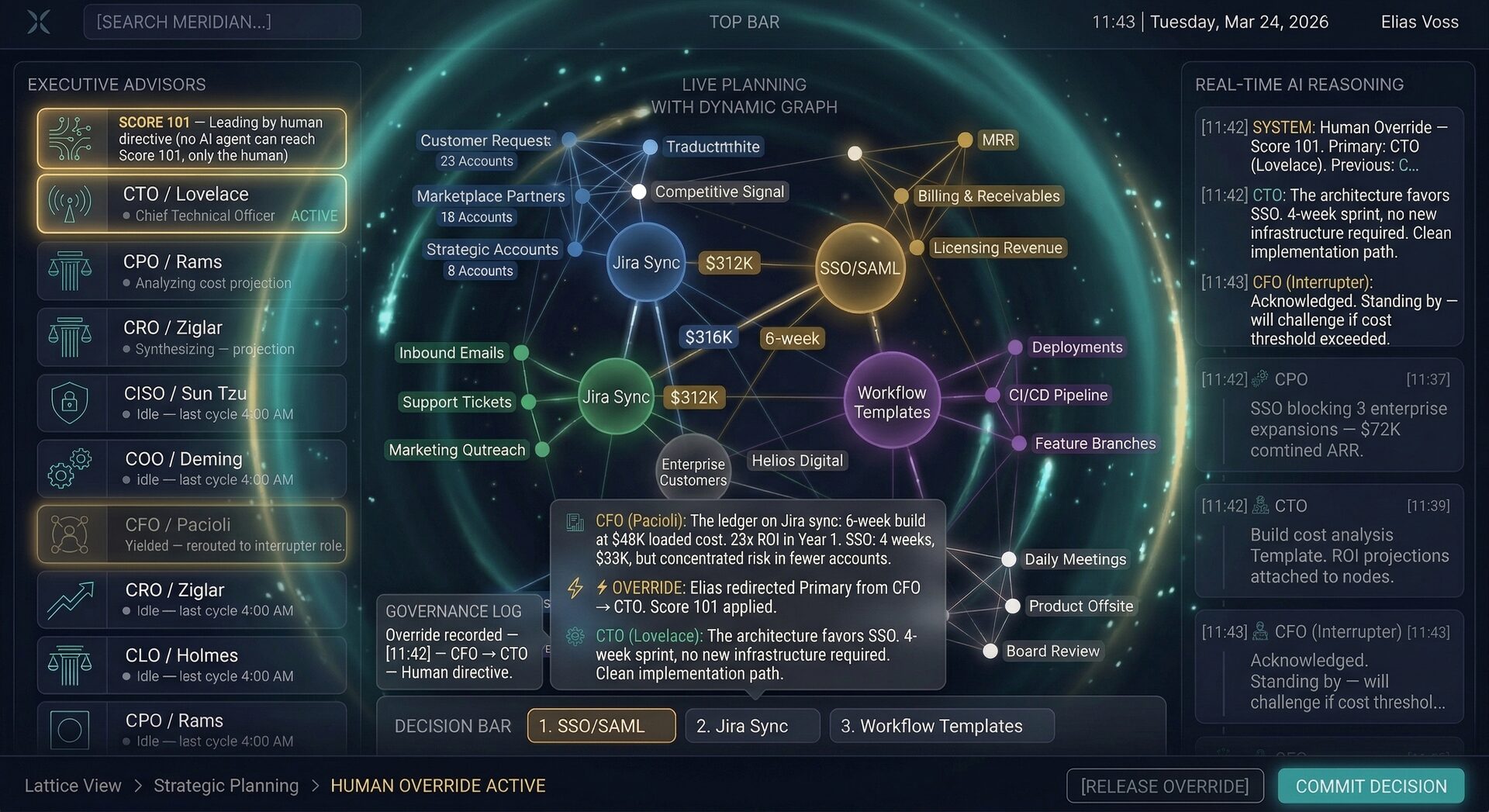Navigate to Strategic Planning breadcrumb
1489x812 pixels.
(226, 785)
